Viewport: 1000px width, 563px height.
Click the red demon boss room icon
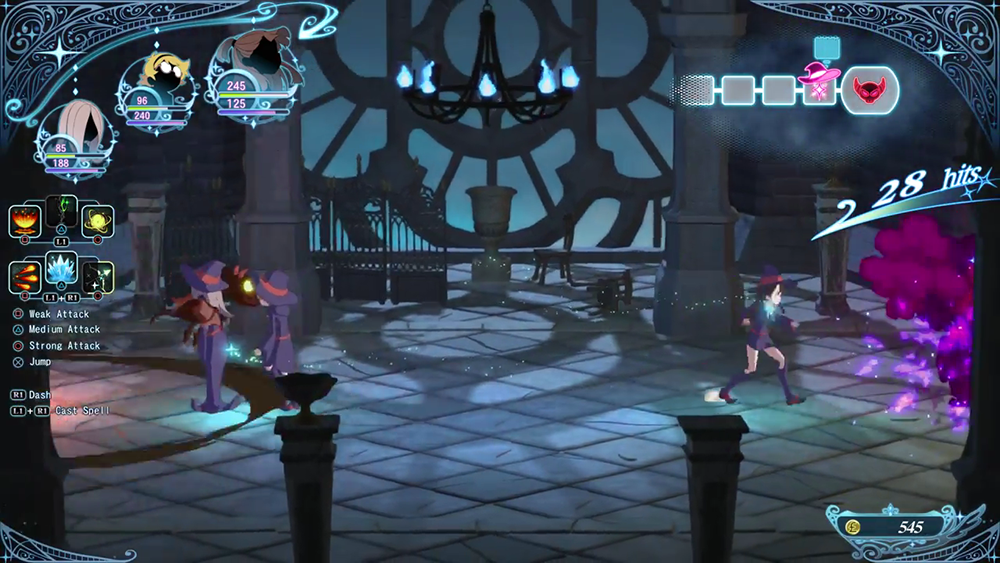coord(869,92)
